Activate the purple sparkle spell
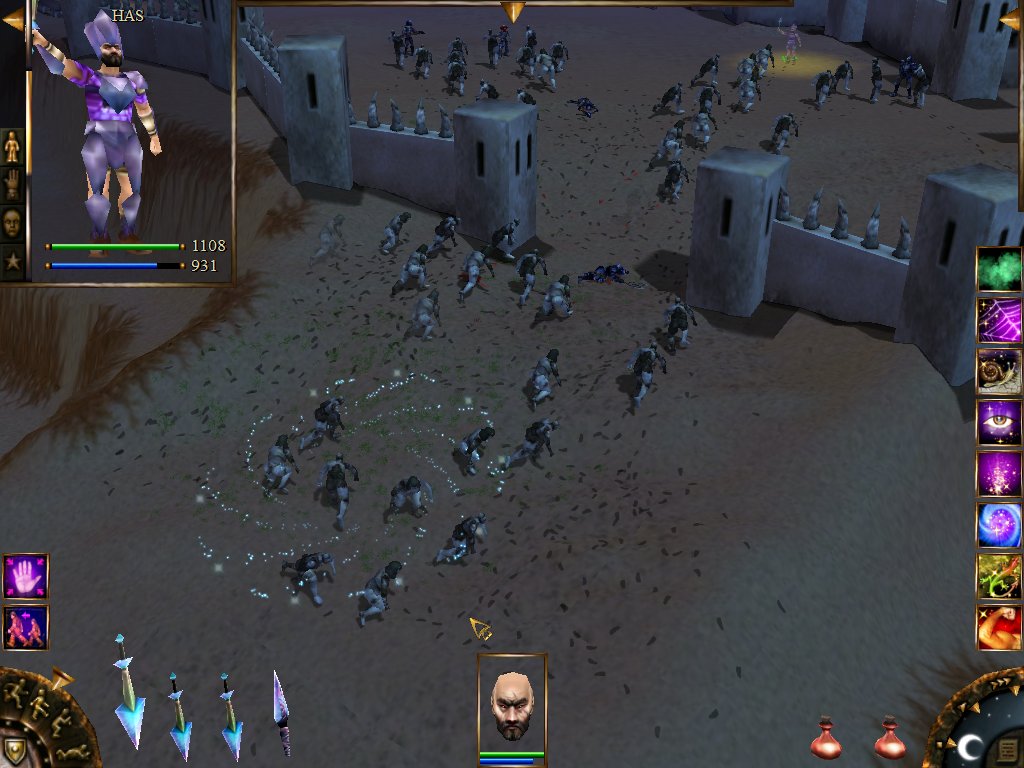The width and height of the screenshot is (1024, 768). pos(999,474)
